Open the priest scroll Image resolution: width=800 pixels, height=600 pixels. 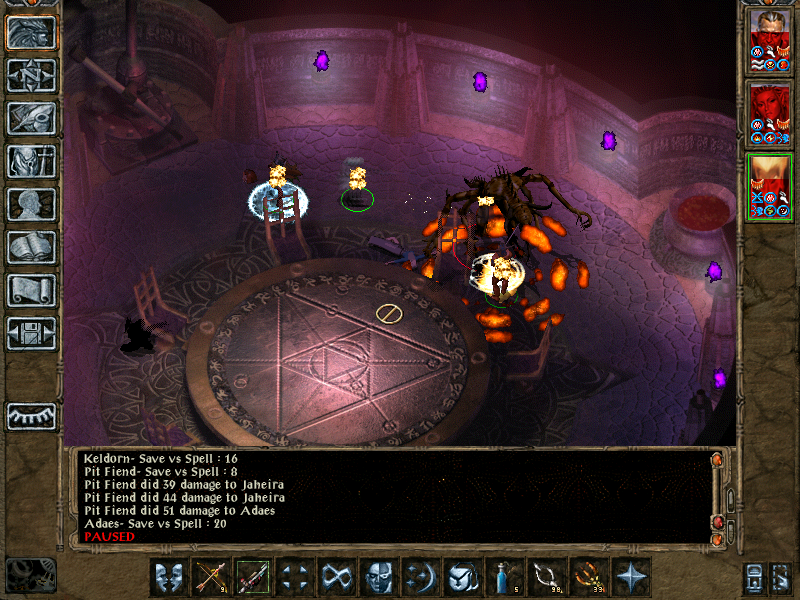coord(32,290)
